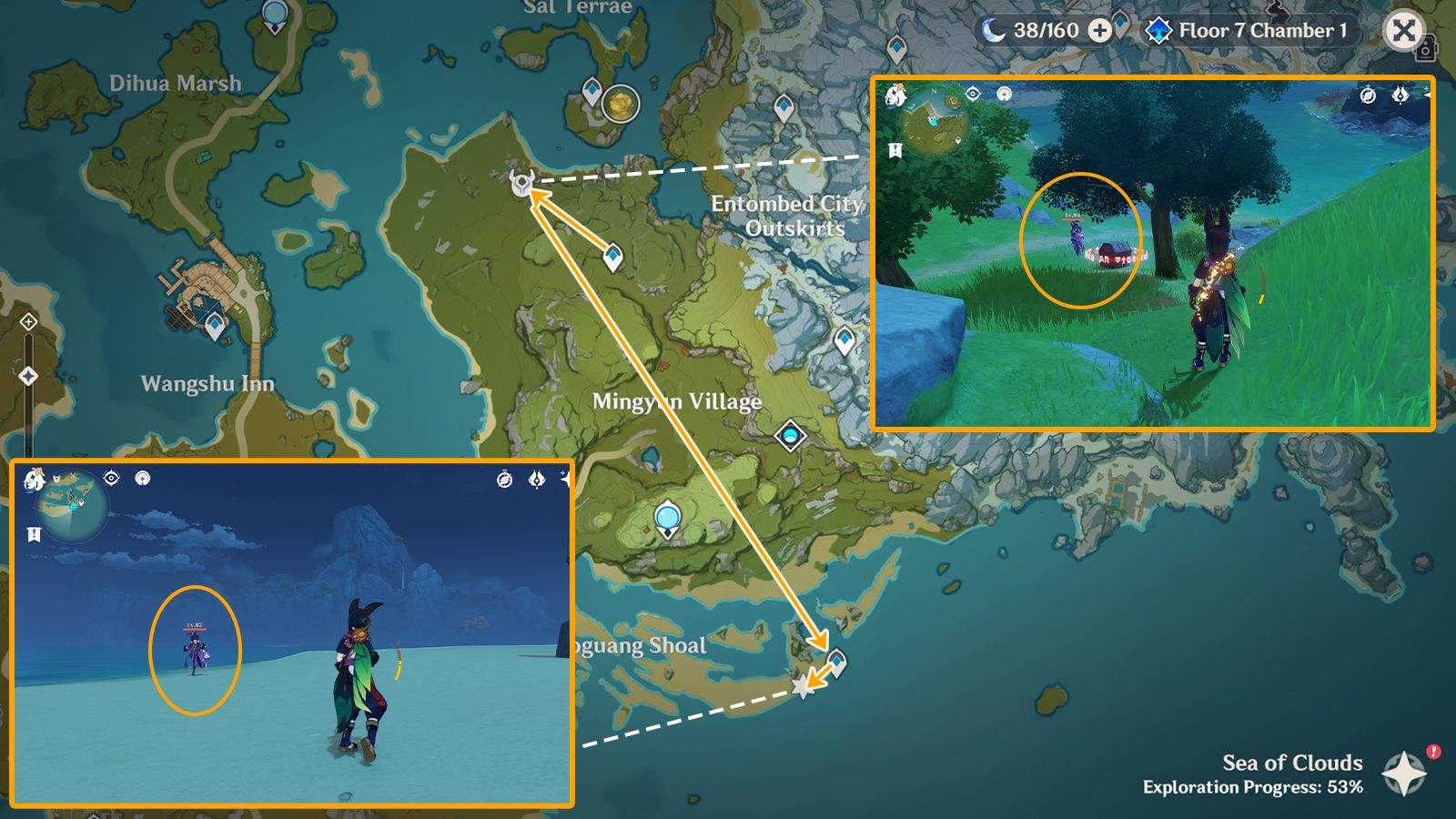Open the Quest Navigation eye icon on the bottom inset

pos(110,478)
